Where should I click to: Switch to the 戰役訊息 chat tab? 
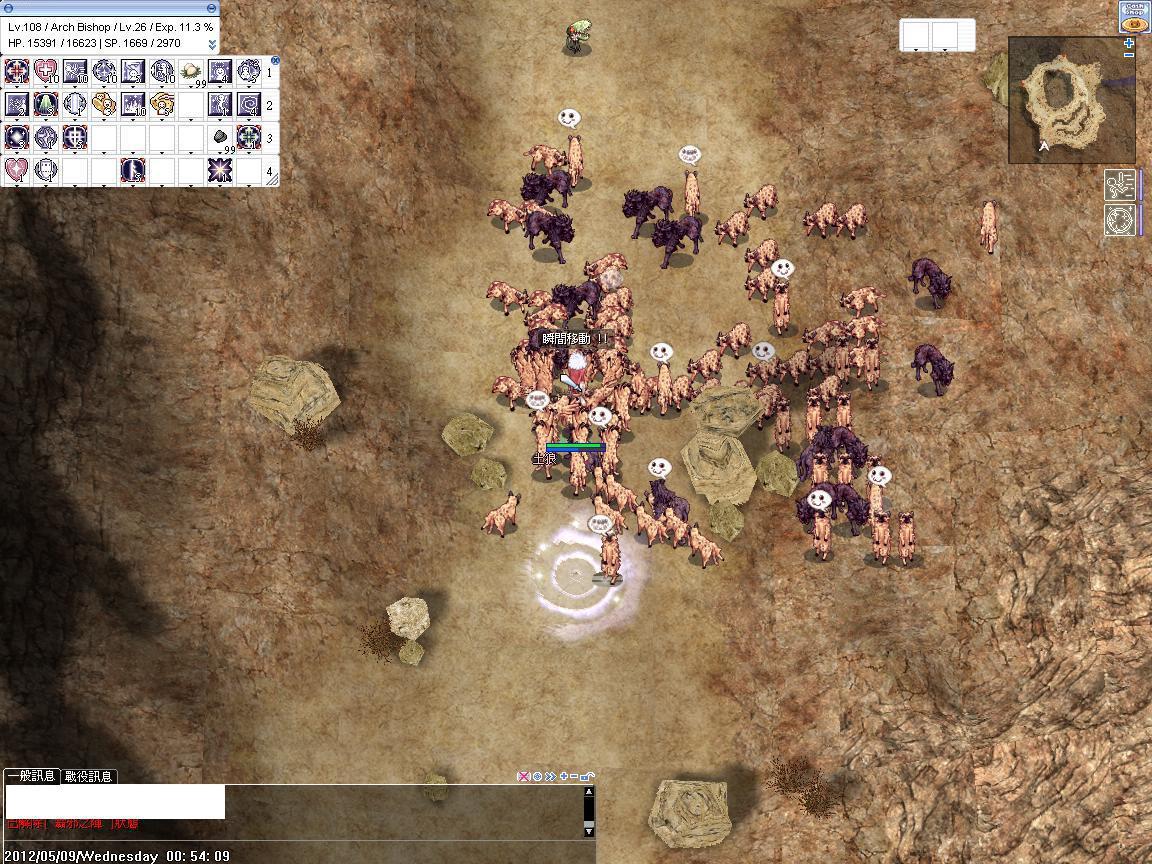89,776
